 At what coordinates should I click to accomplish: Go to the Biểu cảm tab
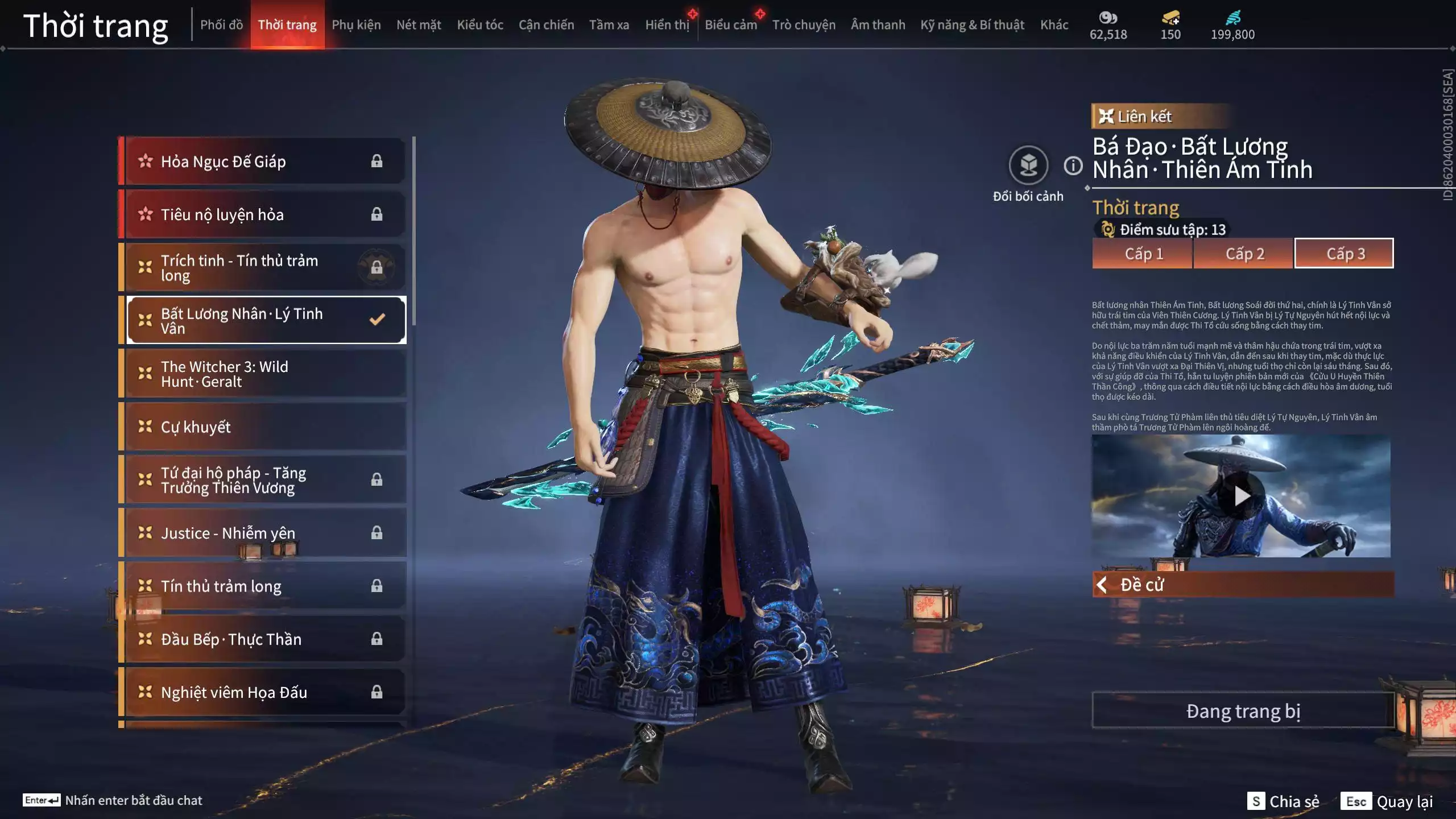(731, 25)
